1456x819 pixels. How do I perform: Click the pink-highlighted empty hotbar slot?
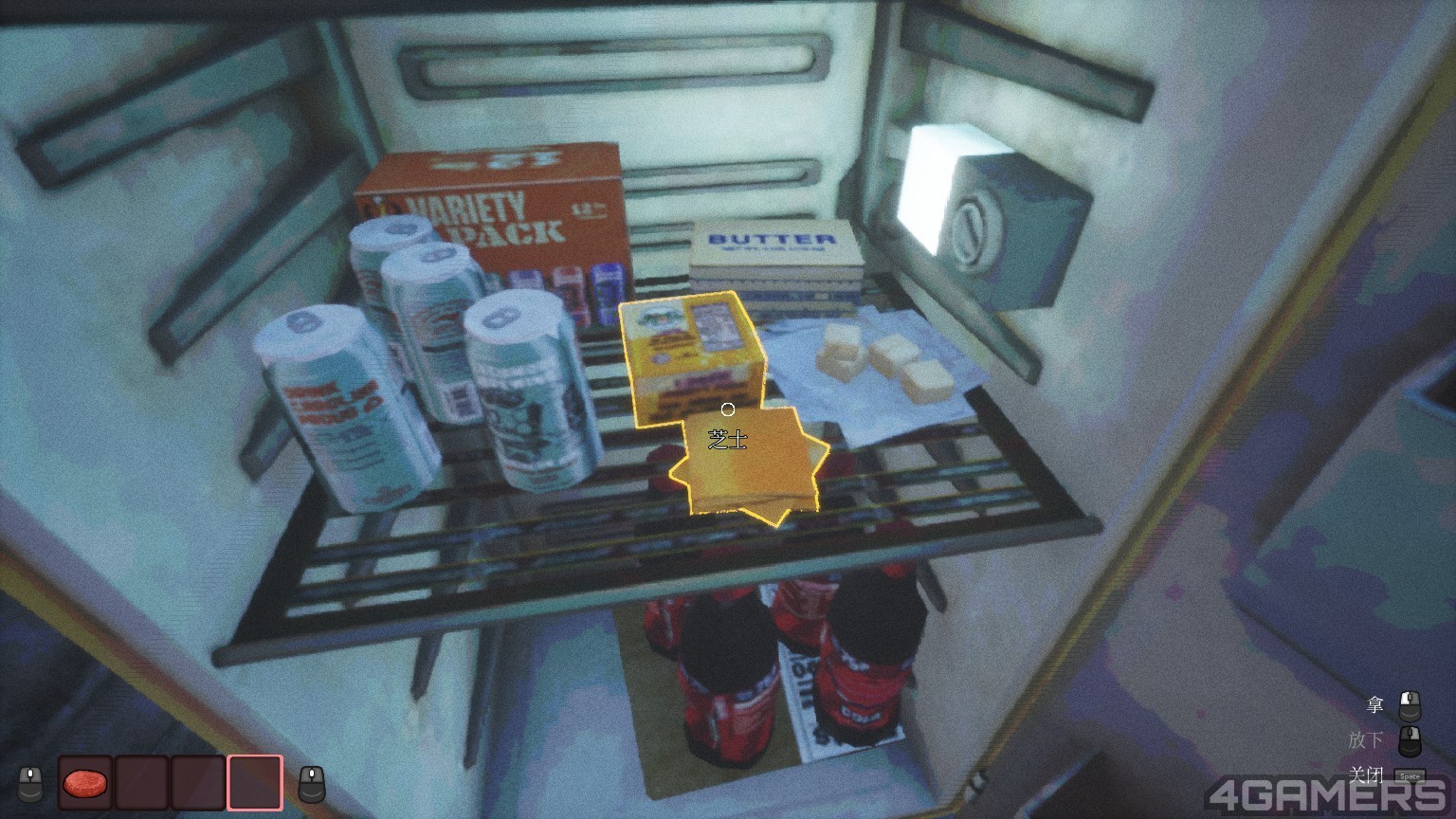tap(254, 783)
